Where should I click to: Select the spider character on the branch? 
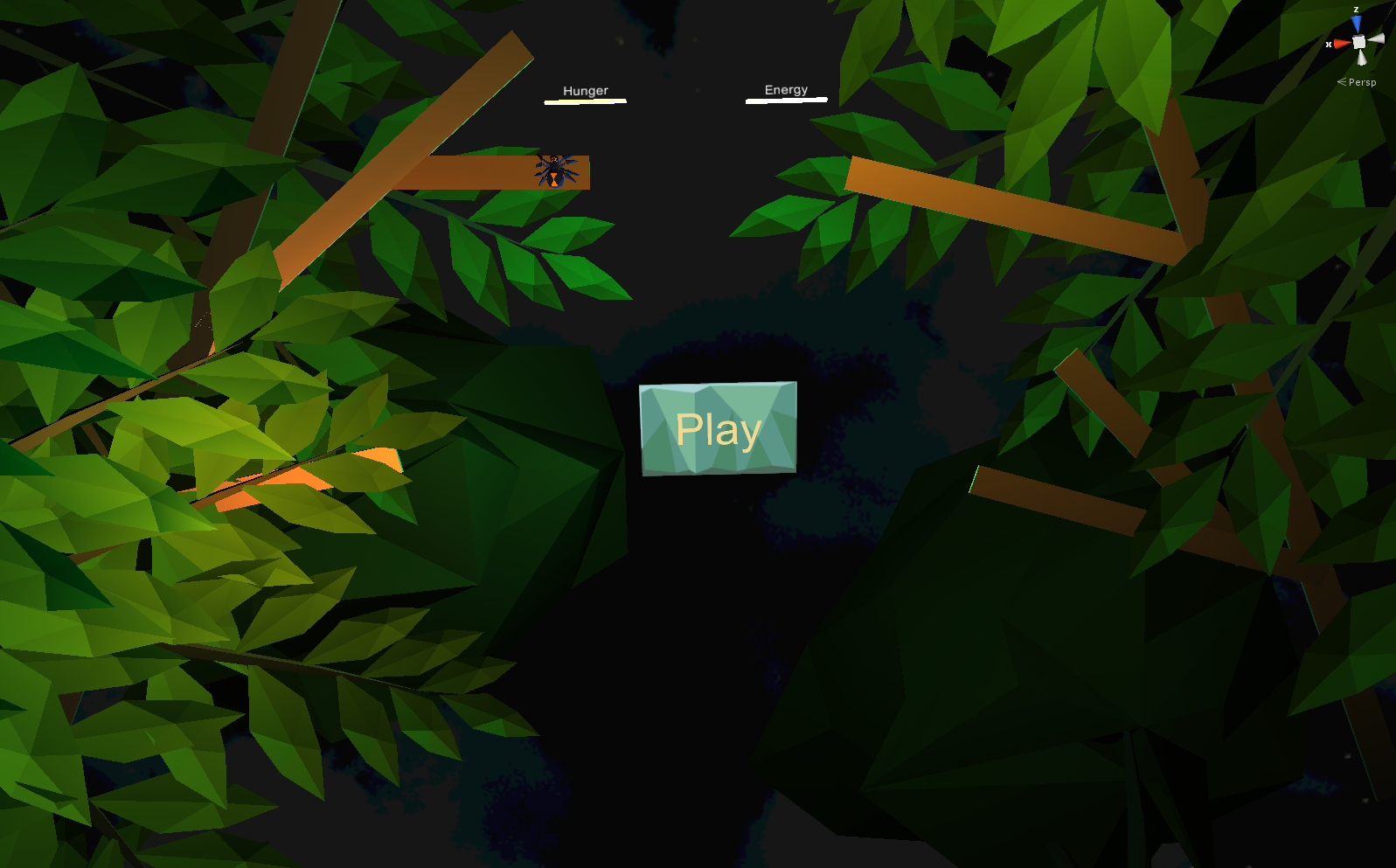(x=557, y=170)
